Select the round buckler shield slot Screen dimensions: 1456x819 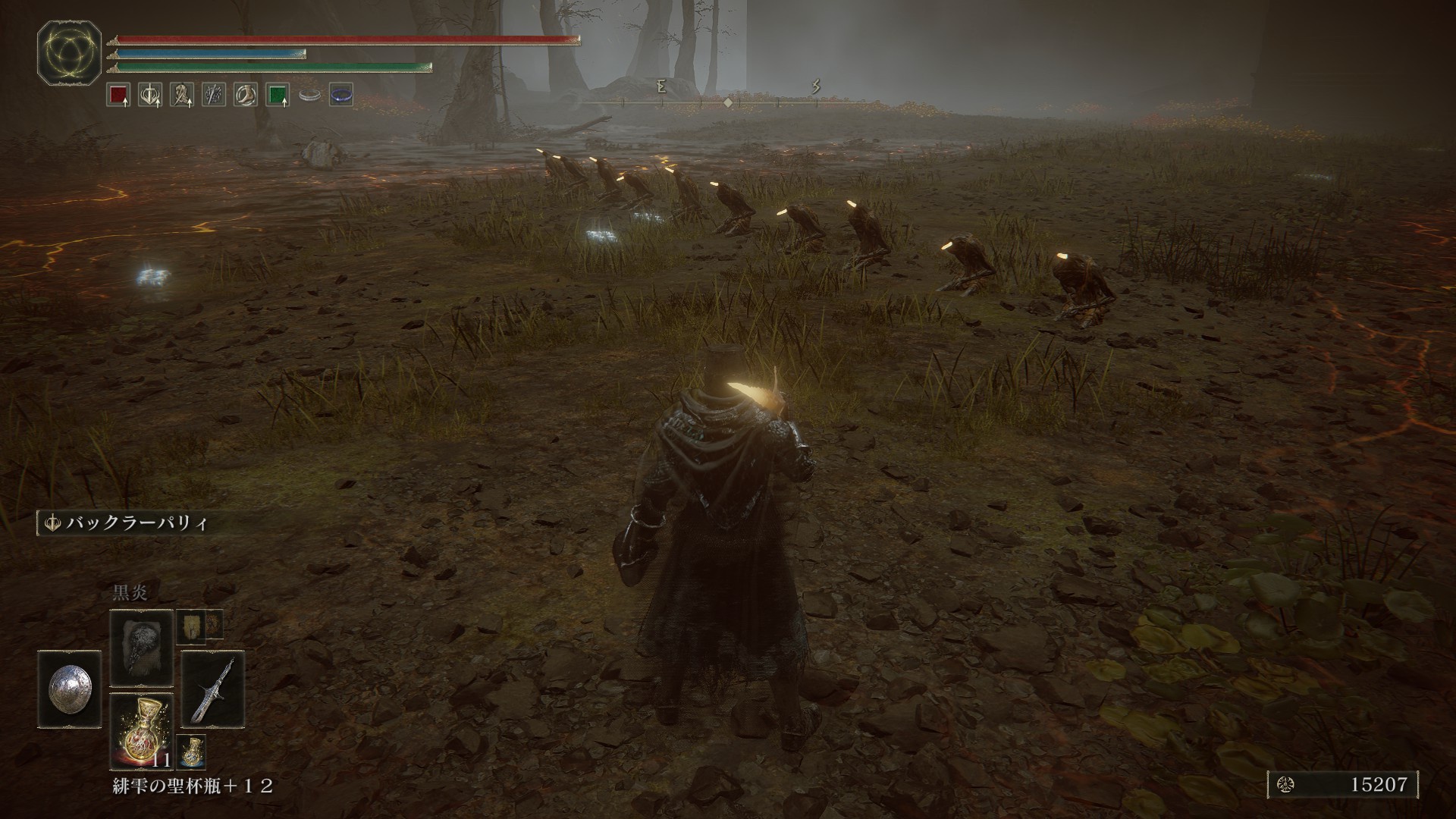coord(68,689)
